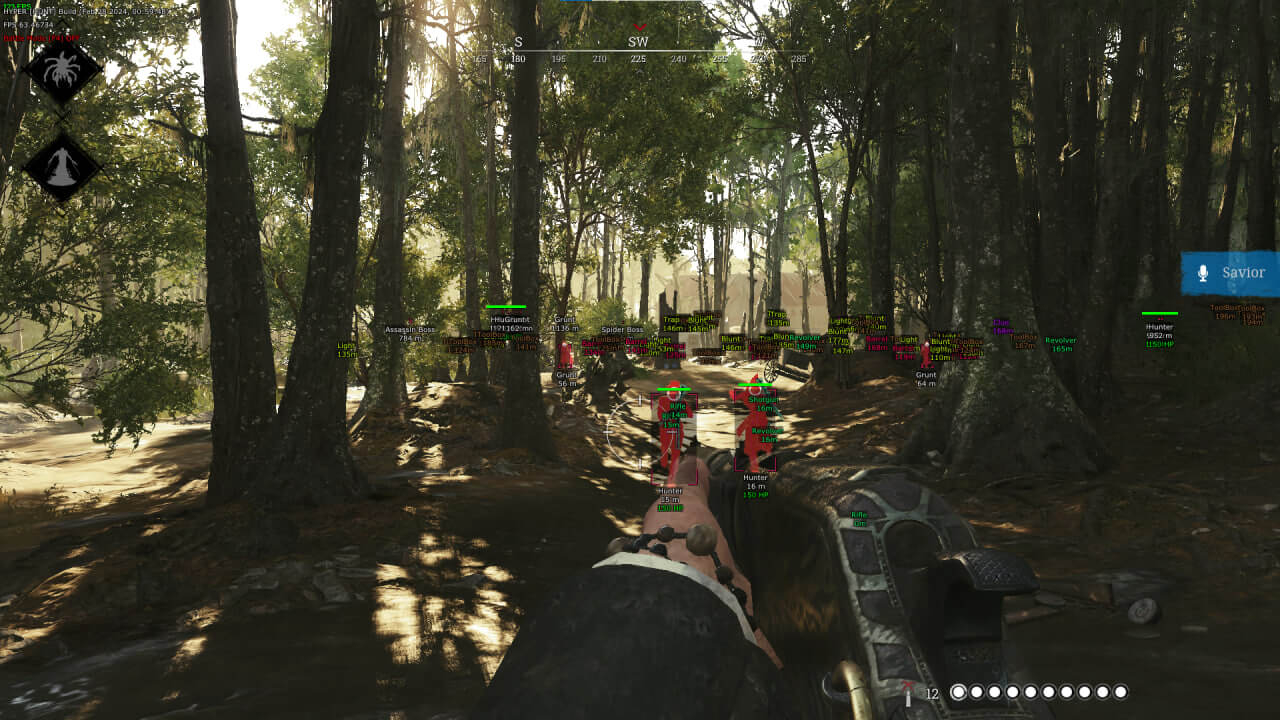
Task: Click the Savior voice chat label
Action: (x=1243, y=272)
